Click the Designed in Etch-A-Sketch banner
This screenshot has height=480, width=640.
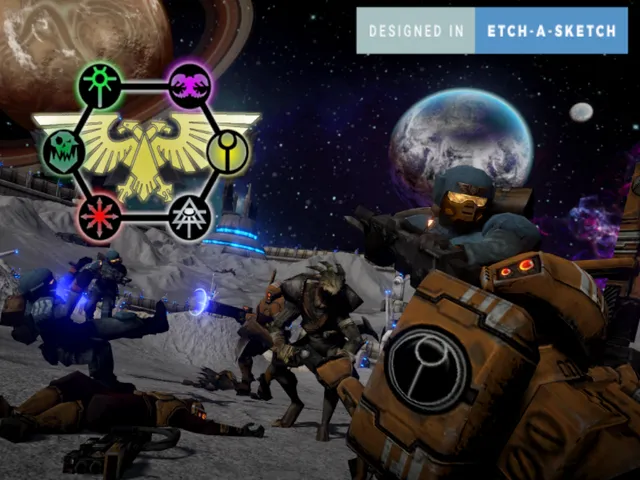tap(492, 31)
